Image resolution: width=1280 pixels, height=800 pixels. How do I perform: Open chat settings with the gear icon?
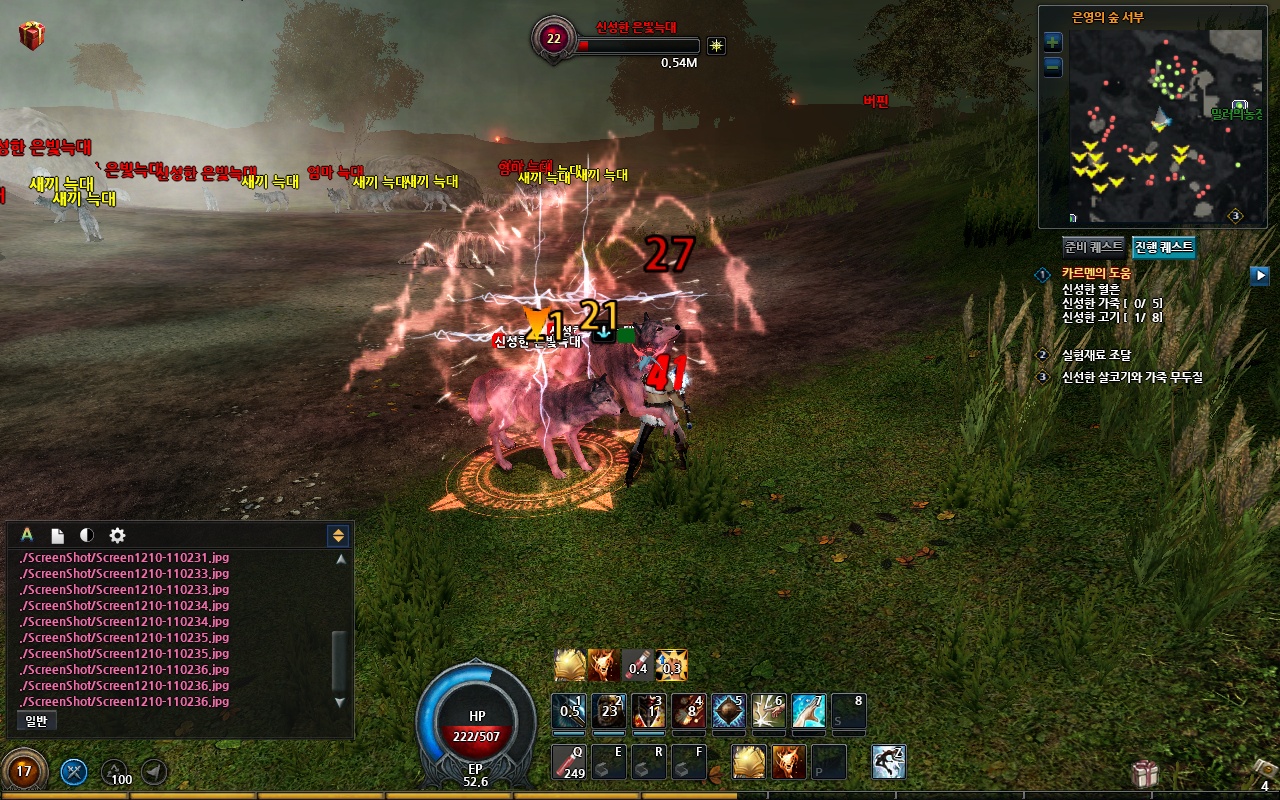(x=117, y=536)
